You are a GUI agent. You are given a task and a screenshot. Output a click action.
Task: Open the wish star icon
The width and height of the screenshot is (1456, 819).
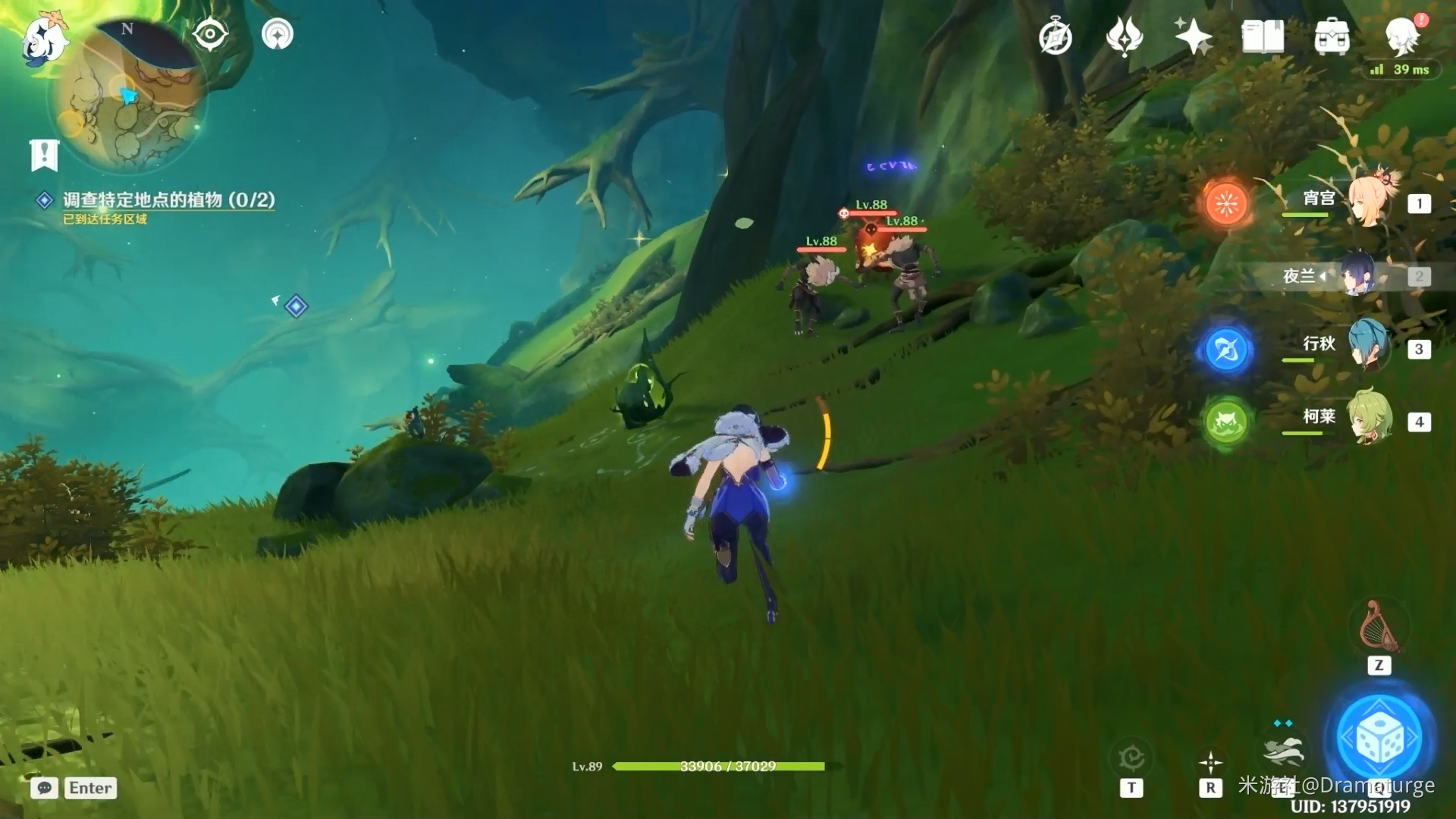(x=1193, y=36)
